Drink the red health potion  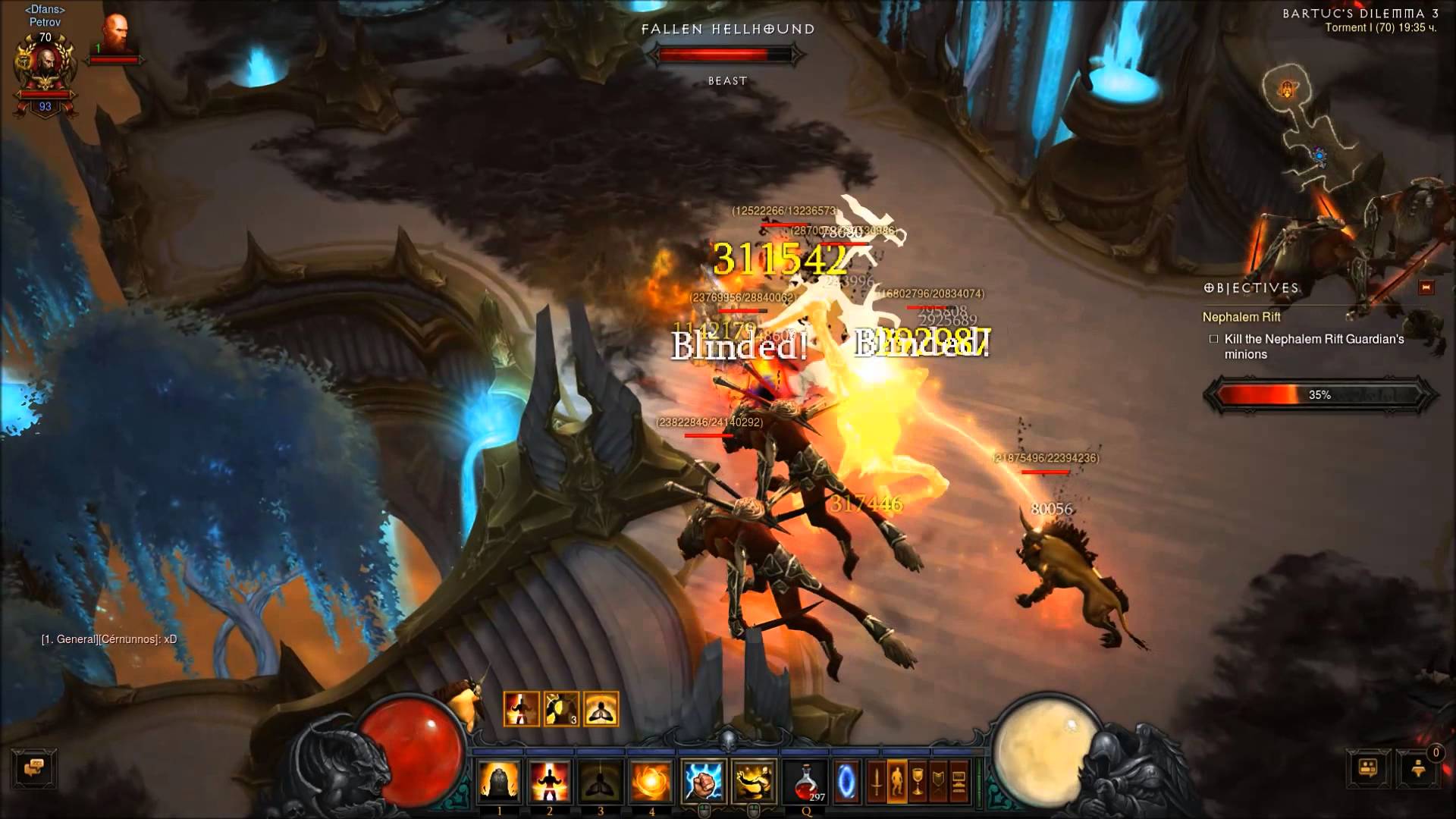(x=807, y=781)
